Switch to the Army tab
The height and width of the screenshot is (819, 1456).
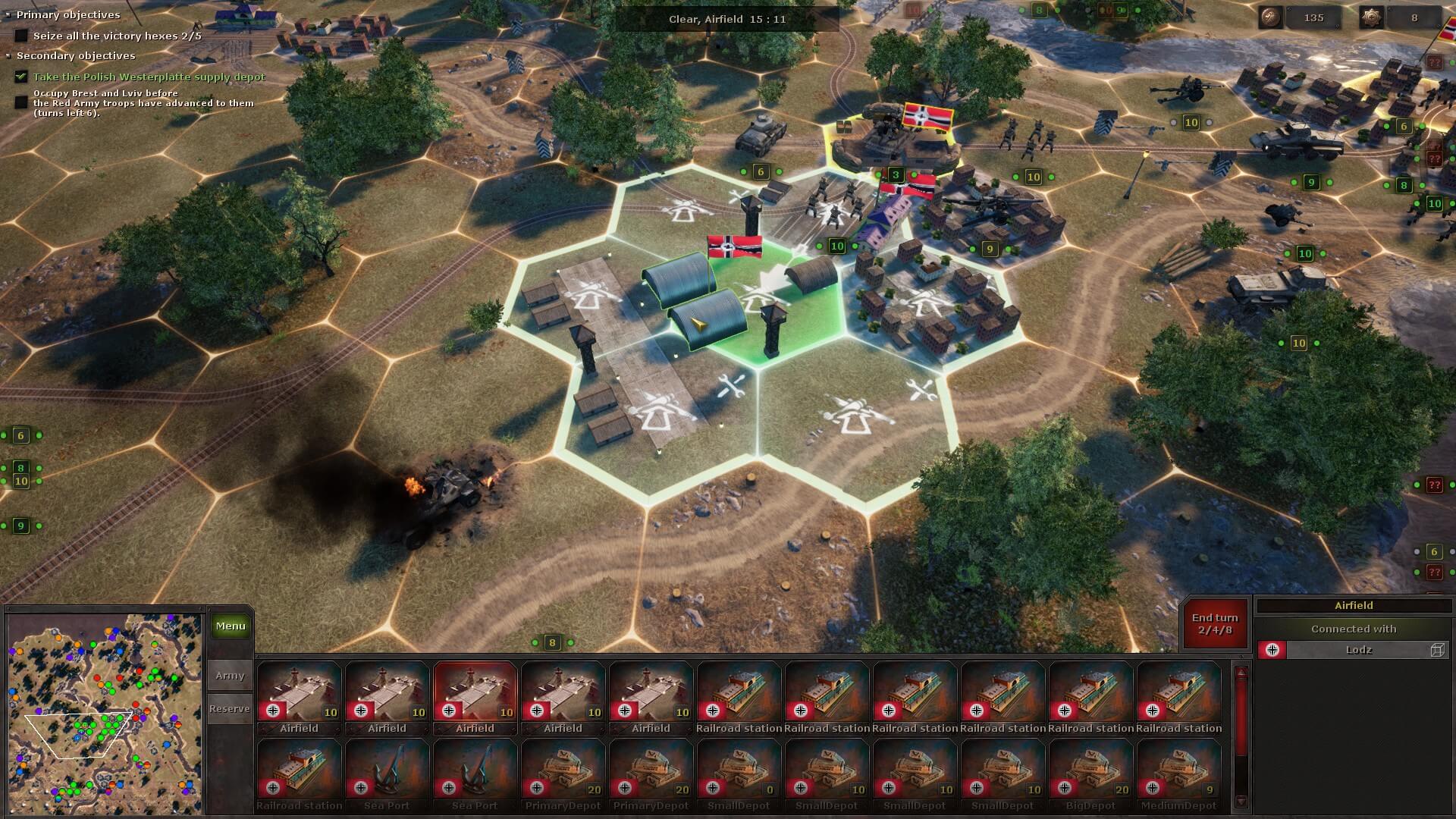click(231, 676)
